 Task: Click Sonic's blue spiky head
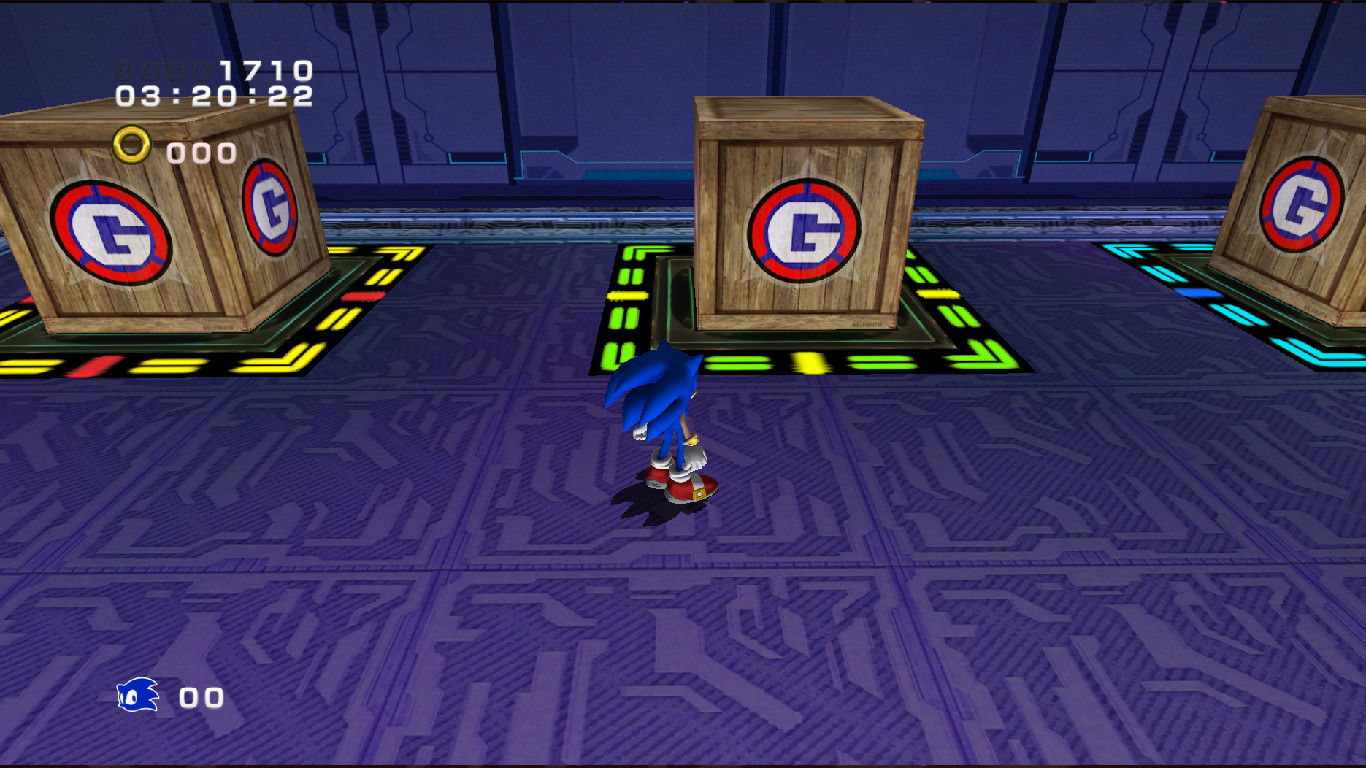tap(655, 385)
